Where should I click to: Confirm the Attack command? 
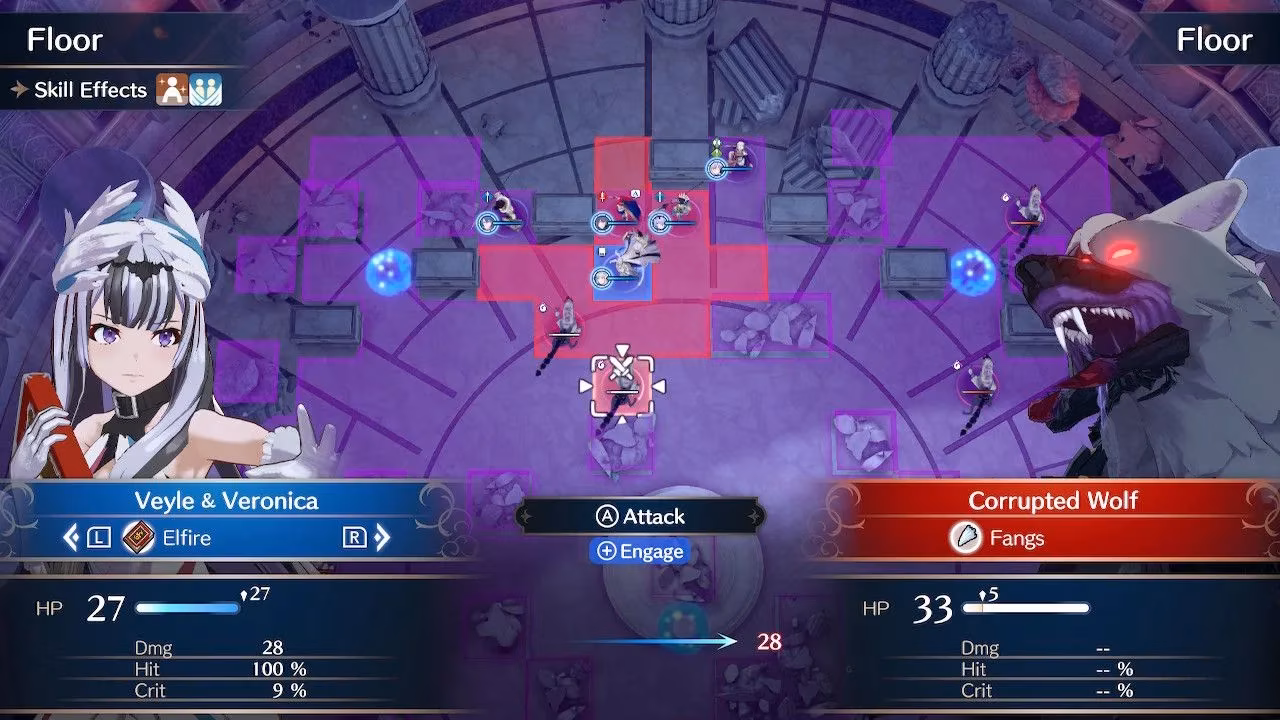coord(640,516)
